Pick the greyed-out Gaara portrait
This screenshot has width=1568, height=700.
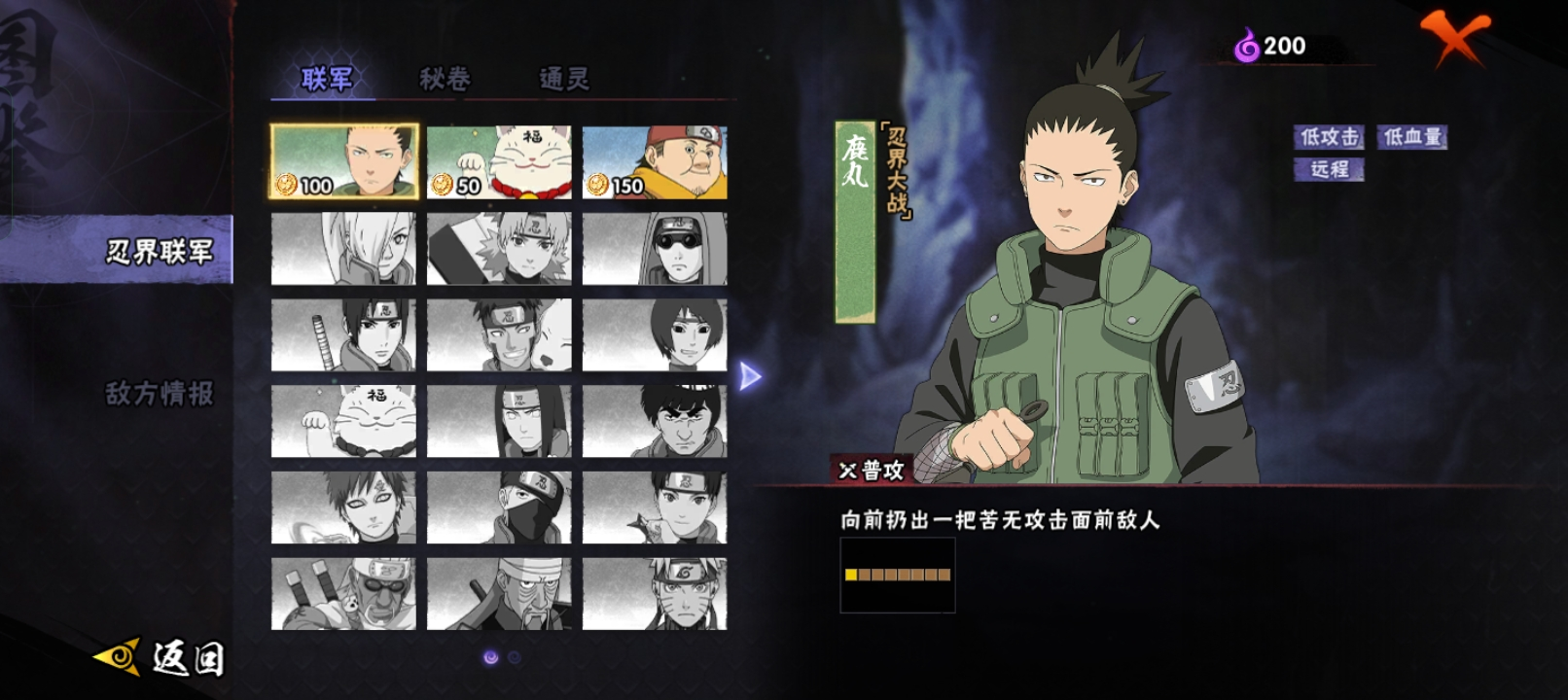(343, 507)
